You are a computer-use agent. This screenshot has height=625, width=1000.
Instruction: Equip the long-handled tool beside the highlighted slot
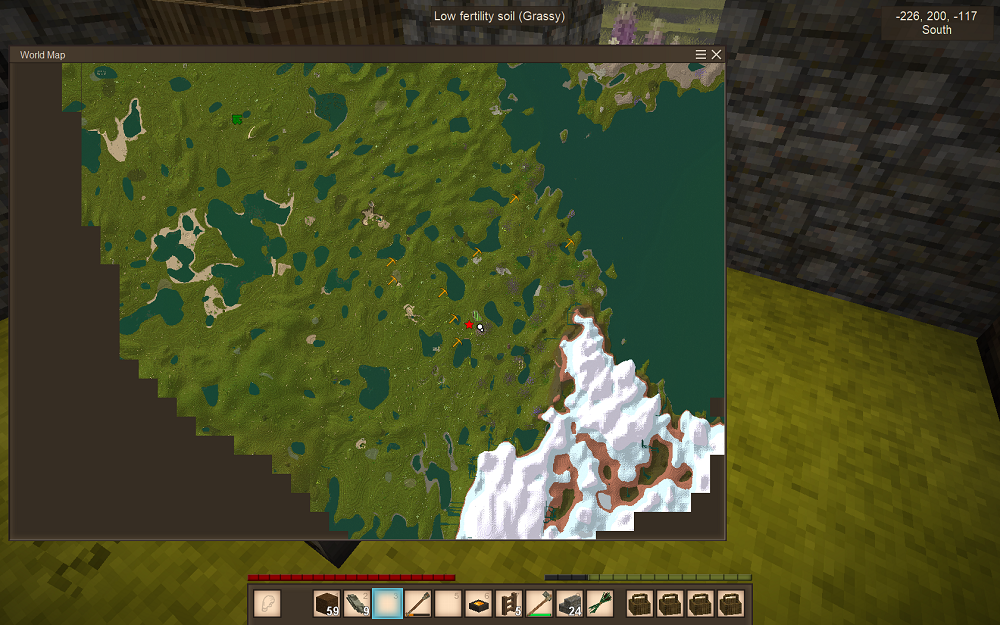[418, 604]
